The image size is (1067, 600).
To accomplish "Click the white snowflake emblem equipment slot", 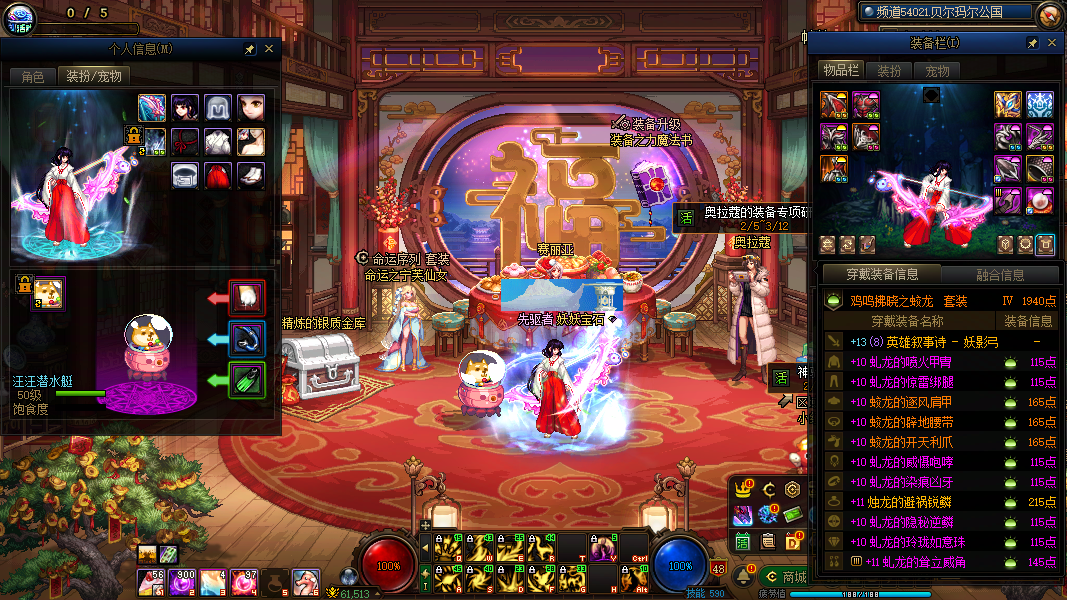I will coord(1040,104).
